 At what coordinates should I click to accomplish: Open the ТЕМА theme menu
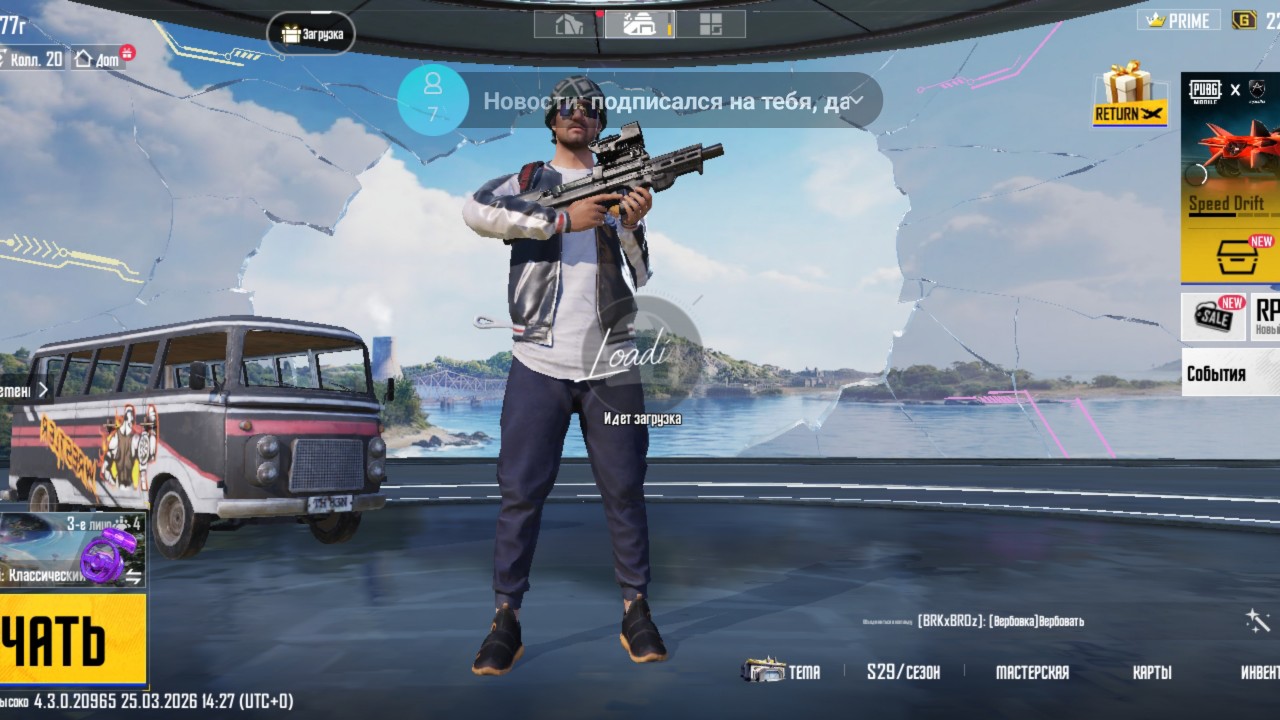[x=782, y=672]
